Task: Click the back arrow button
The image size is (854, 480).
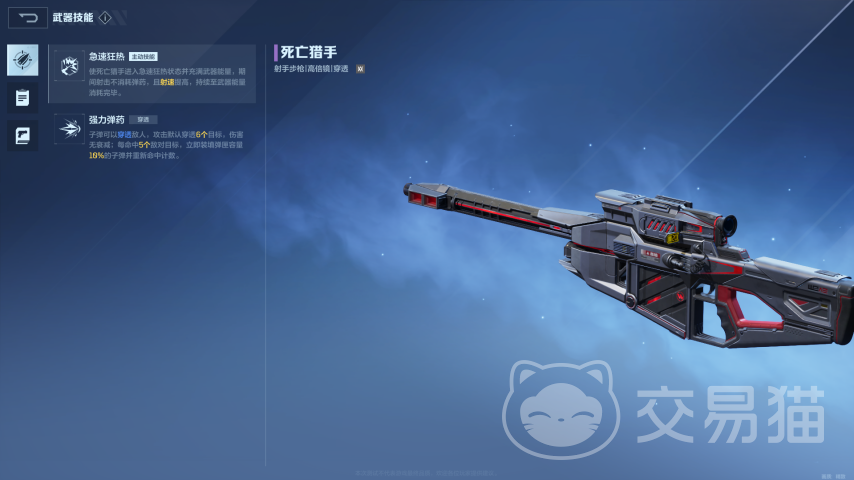Action: [x=27, y=17]
